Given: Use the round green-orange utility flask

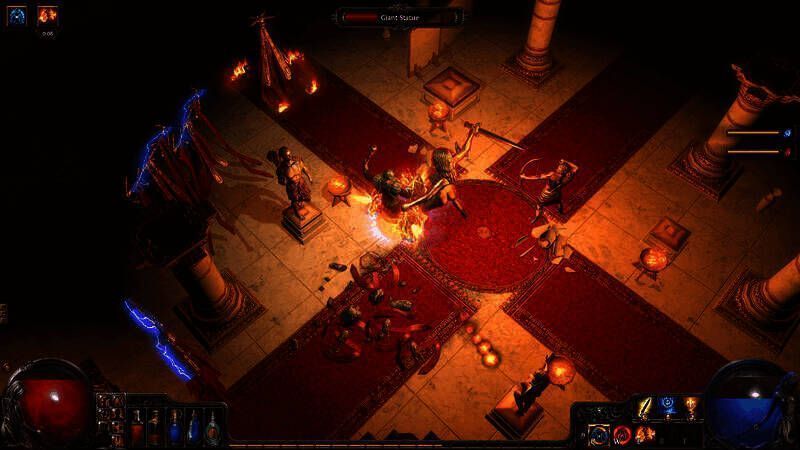Looking at the screenshot, I should 212,429.
